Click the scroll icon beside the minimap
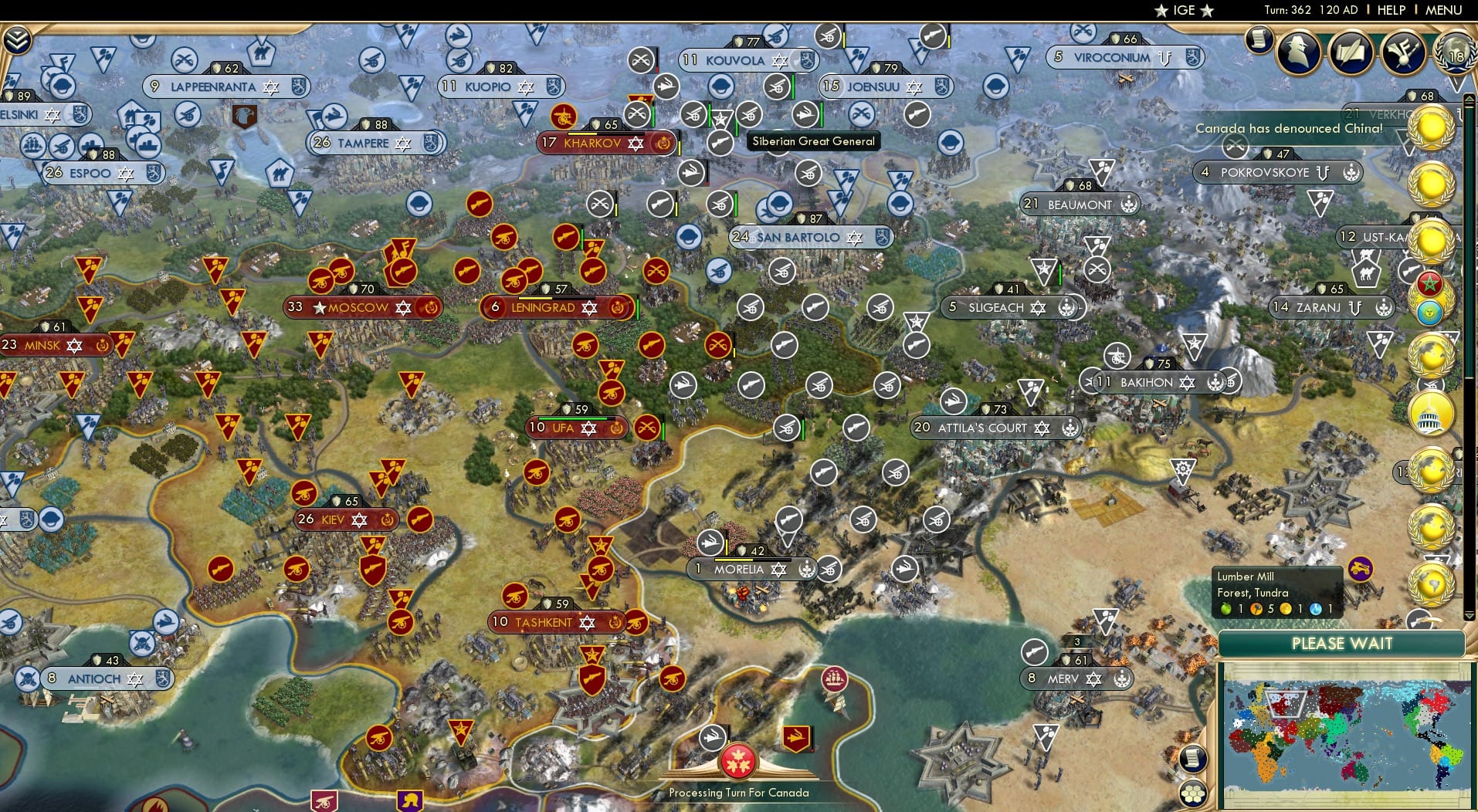The image size is (1478, 812). (x=1192, y=759)
